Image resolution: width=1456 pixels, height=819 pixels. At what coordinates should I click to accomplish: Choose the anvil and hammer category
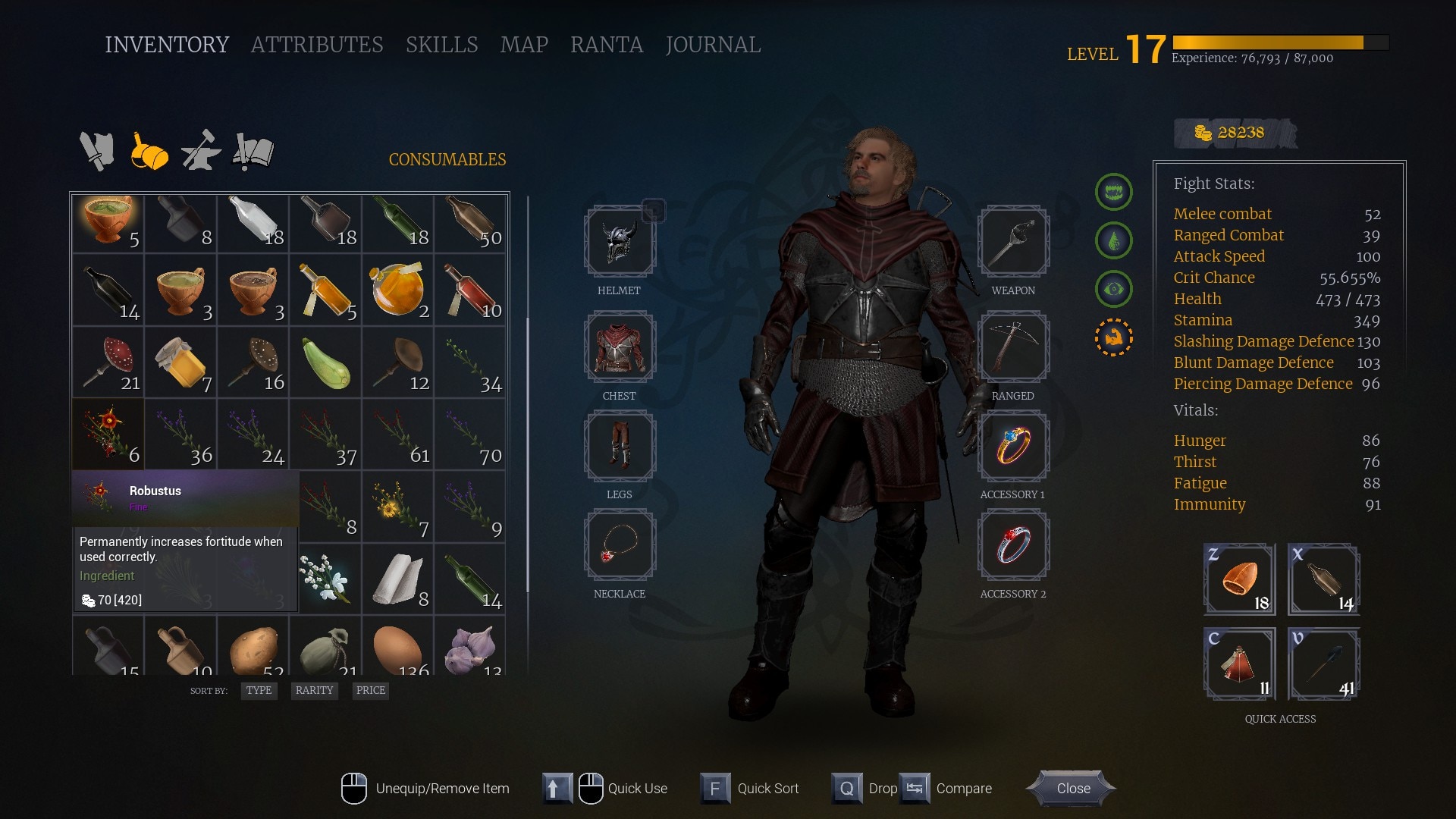pos(201,151)
